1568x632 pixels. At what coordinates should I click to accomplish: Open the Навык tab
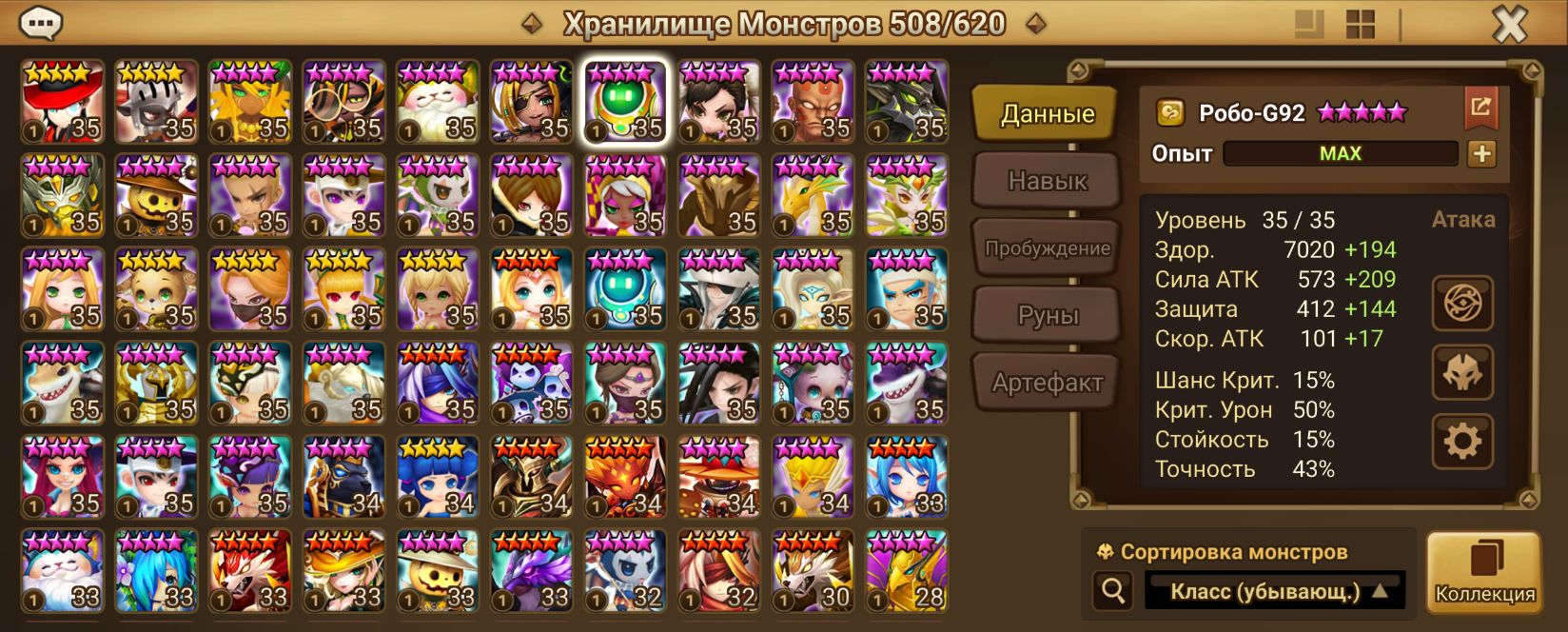(x=1047, y=181)
